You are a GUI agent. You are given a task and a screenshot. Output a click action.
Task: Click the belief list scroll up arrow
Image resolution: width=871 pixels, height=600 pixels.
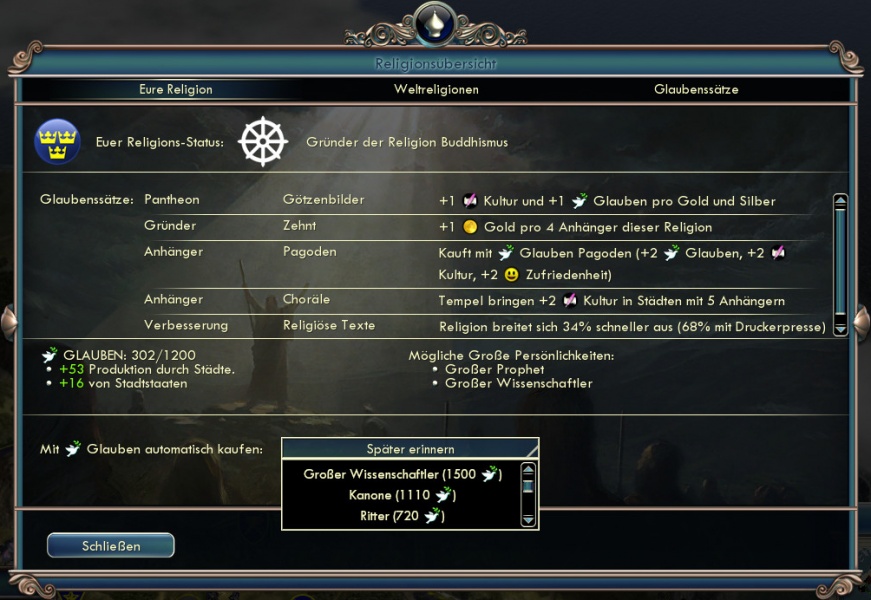point(840,200)
